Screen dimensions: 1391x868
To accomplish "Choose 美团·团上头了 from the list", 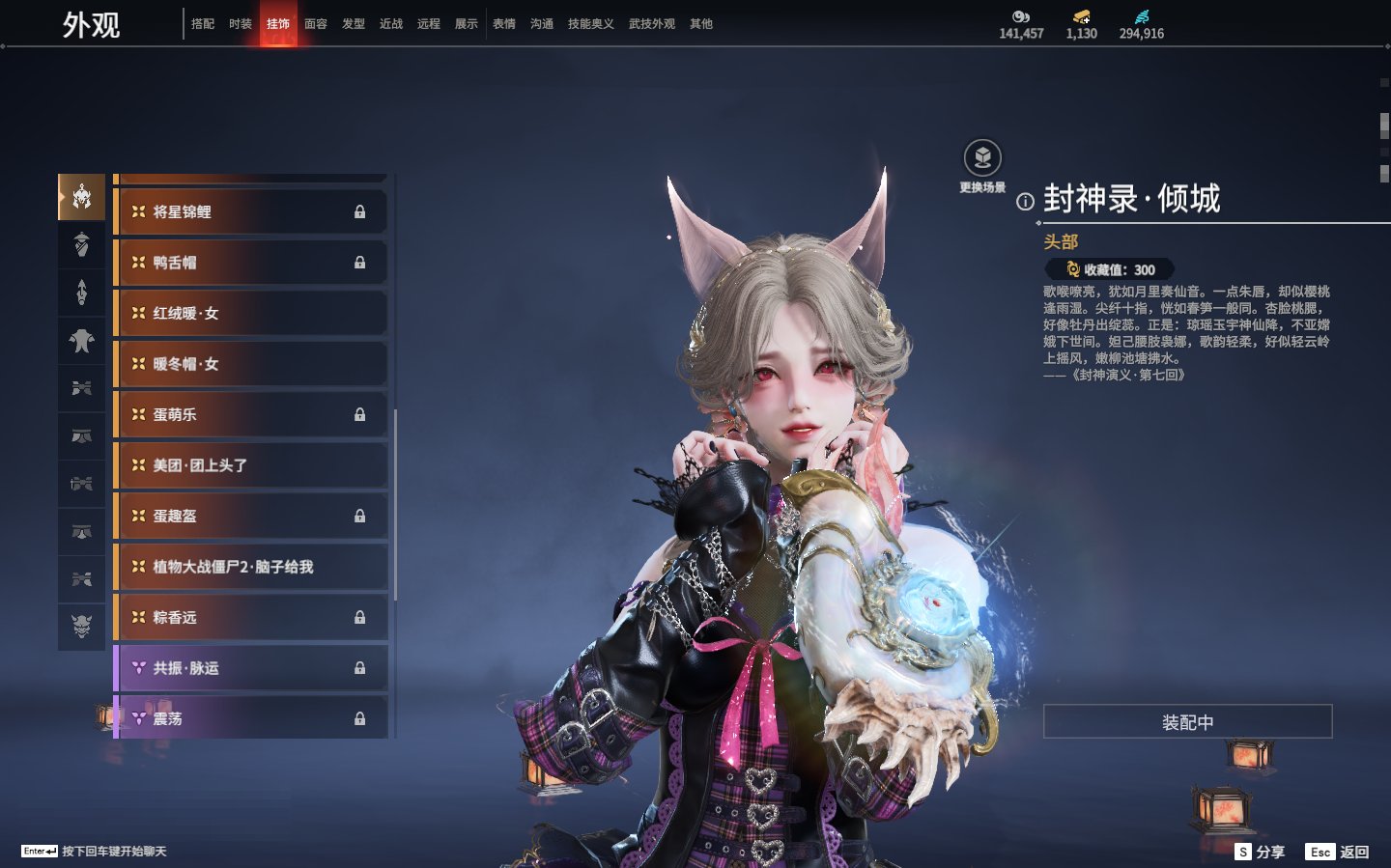I will click(x=251, y=465).
